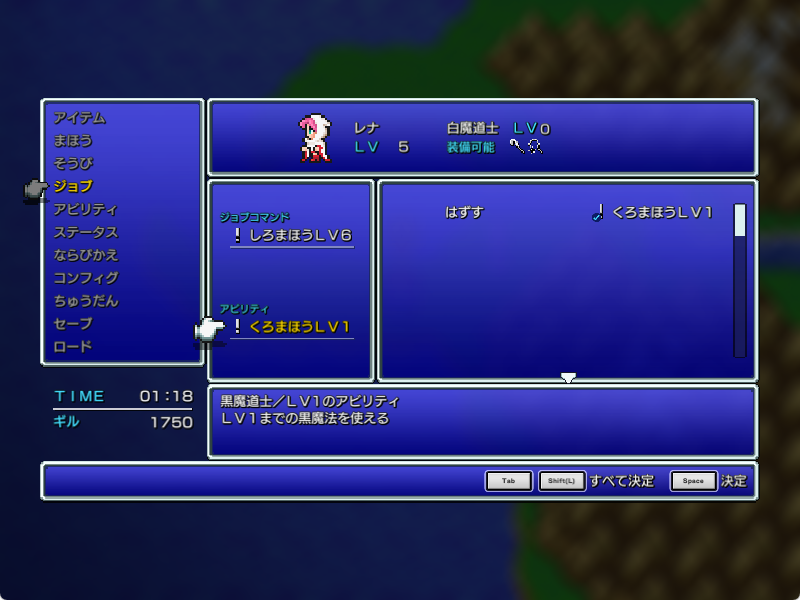This screenshot has height=600, width=800.
Task: Open the セーブ menu entry
Action: (72, 324)
